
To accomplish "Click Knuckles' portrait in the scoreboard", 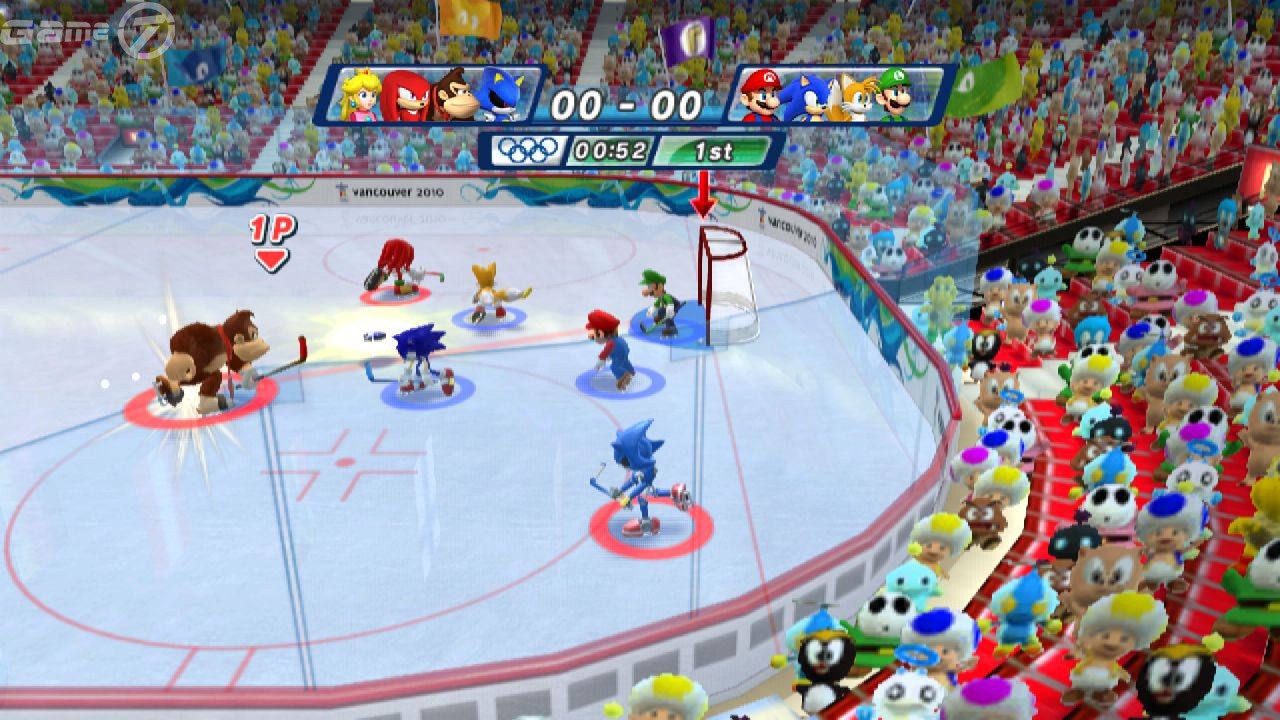I will pos(407,96).
